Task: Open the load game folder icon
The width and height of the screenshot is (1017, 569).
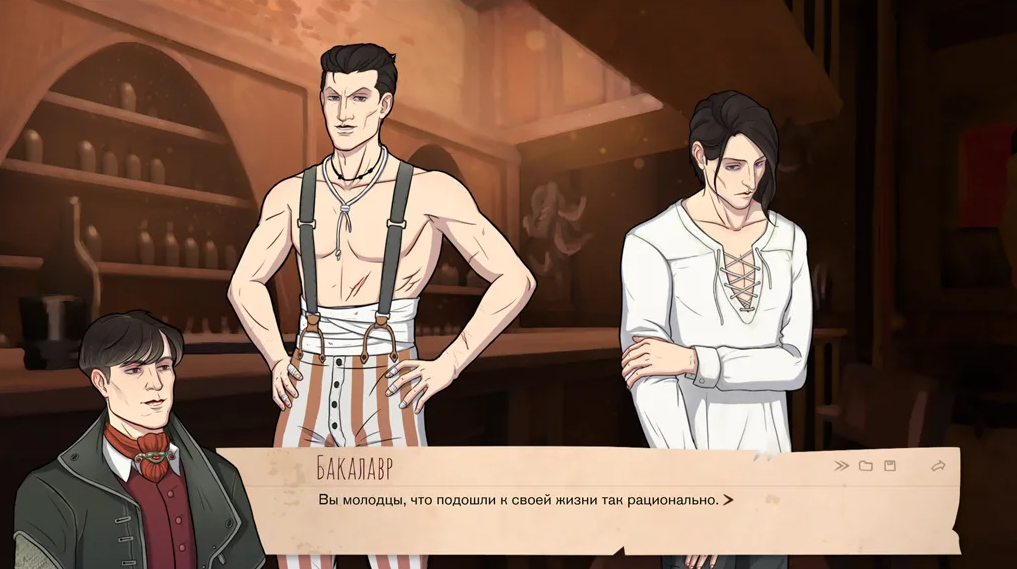Action: coord(866,466)
